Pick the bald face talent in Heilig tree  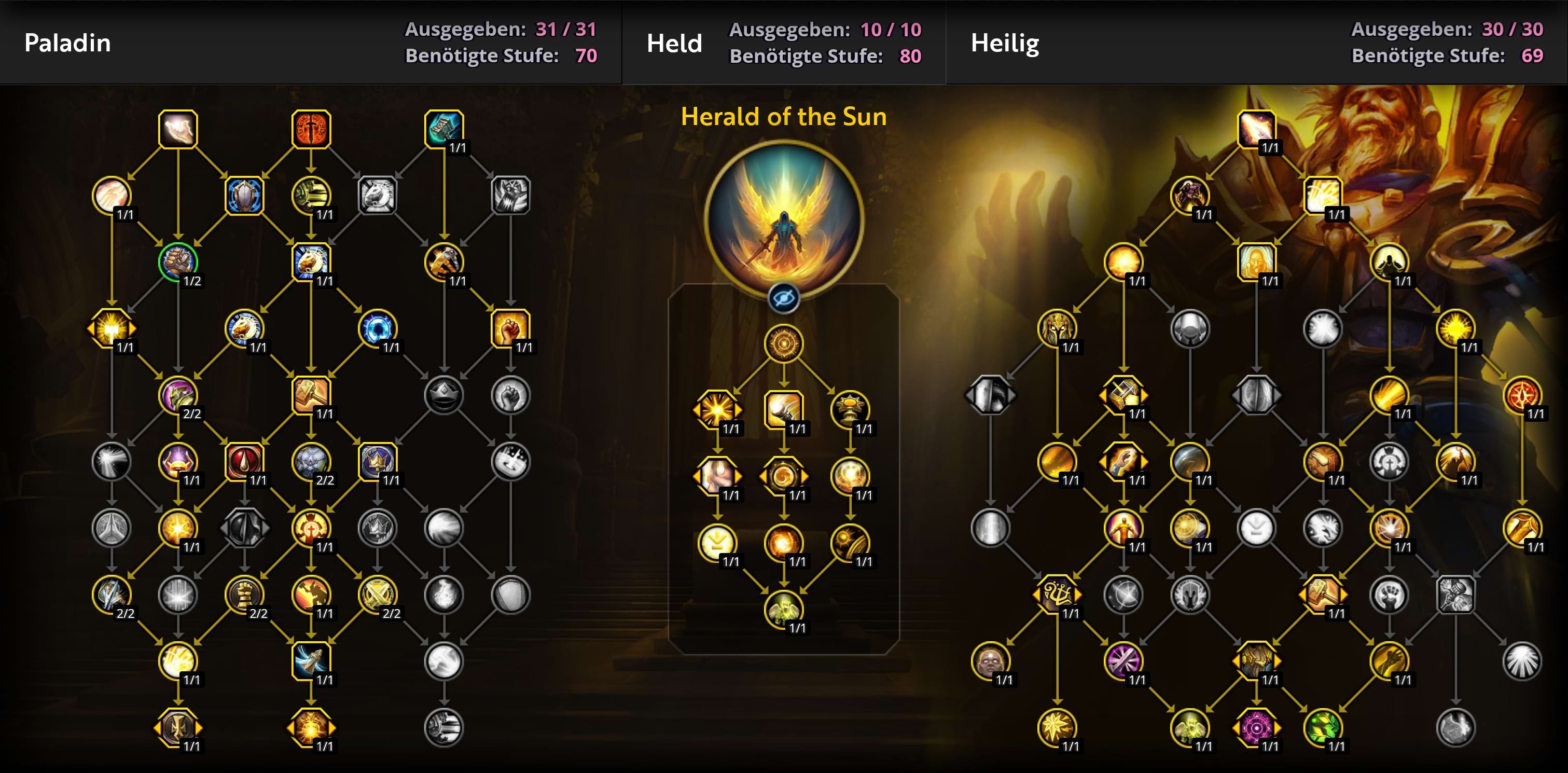(990, 660)
